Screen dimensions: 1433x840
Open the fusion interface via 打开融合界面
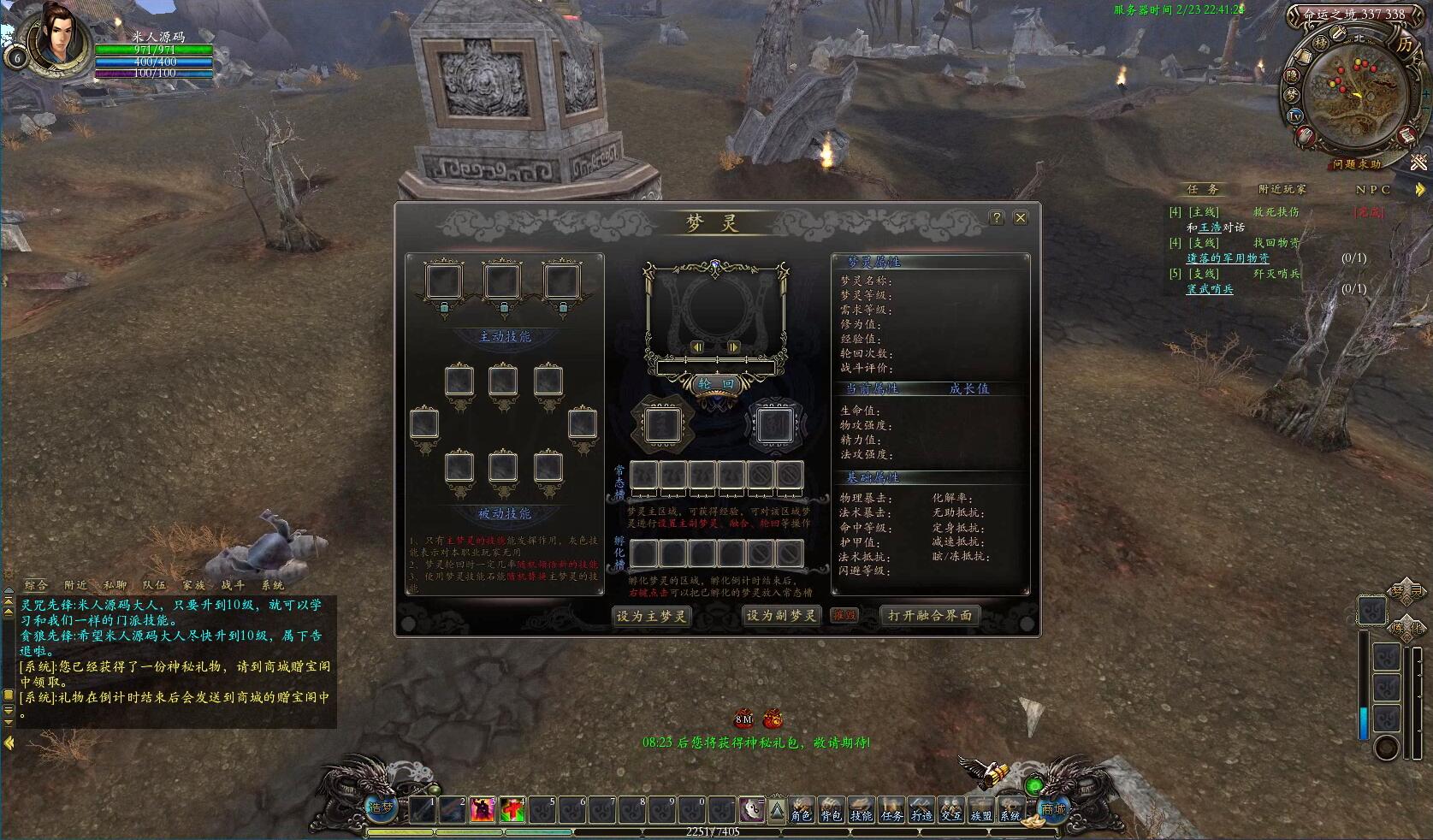pos(929,616)
